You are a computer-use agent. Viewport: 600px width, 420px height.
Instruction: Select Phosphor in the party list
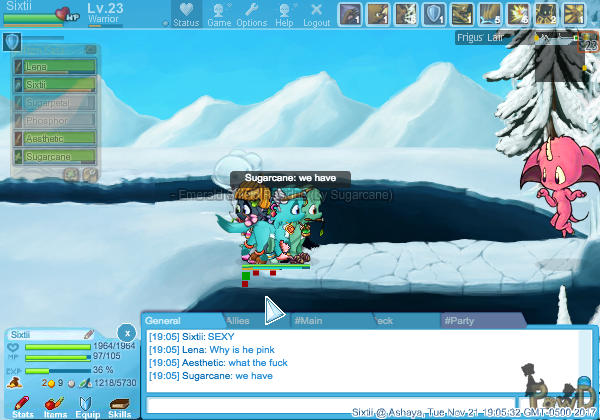56,121
